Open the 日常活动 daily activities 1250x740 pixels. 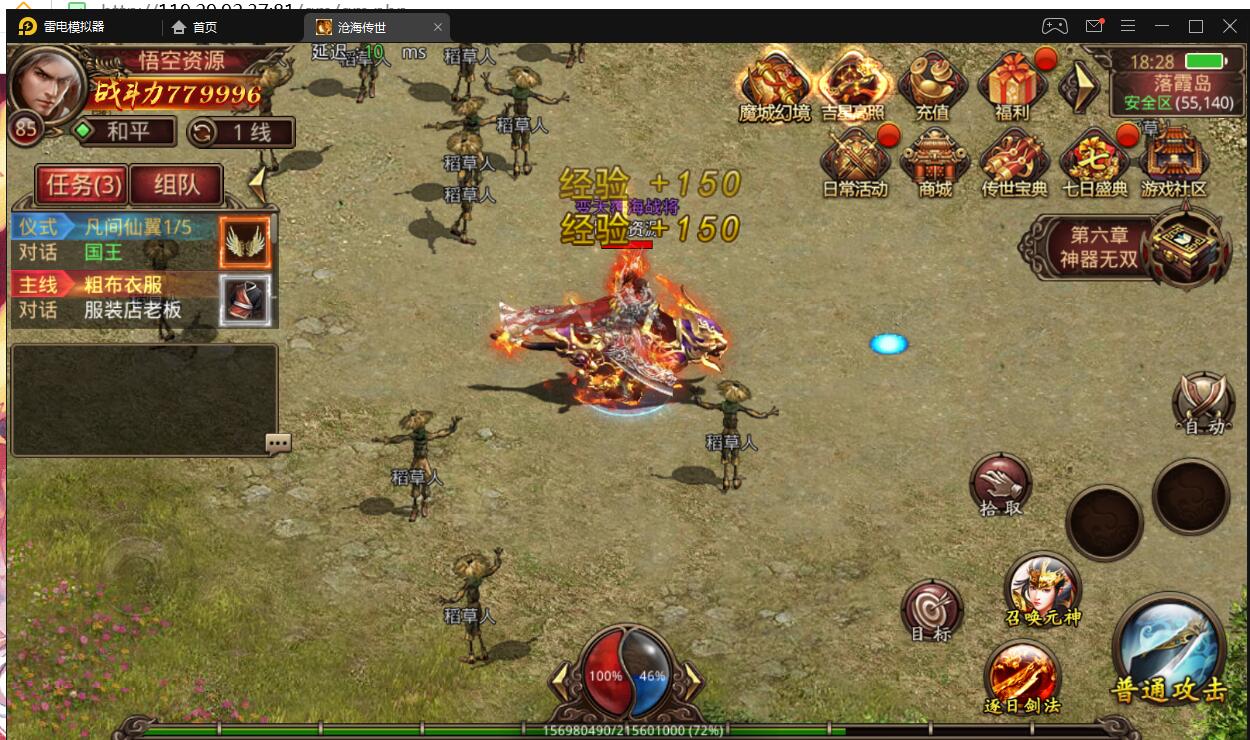[854, 163]
